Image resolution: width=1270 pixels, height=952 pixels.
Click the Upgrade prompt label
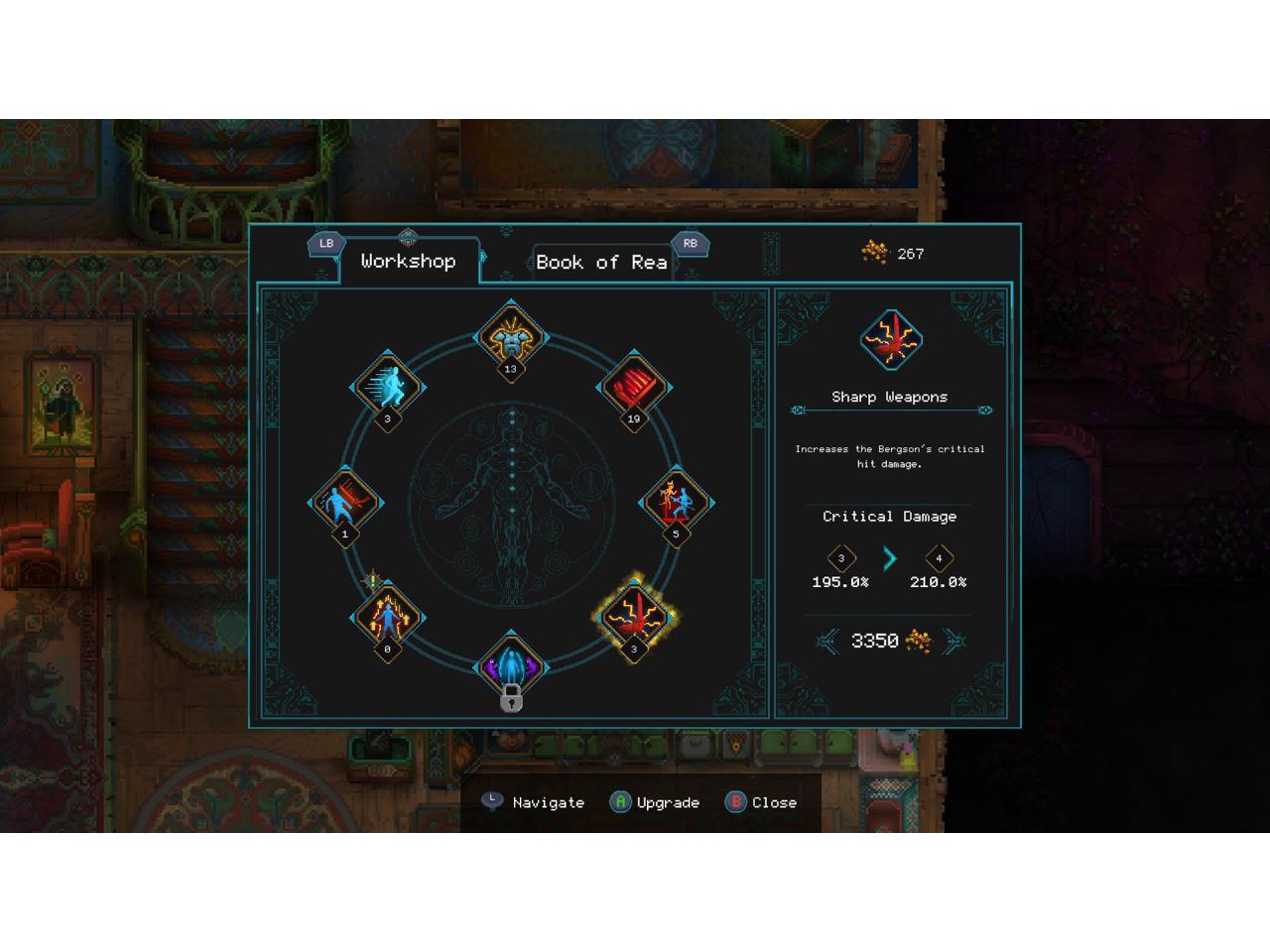[x=668, y=802]
